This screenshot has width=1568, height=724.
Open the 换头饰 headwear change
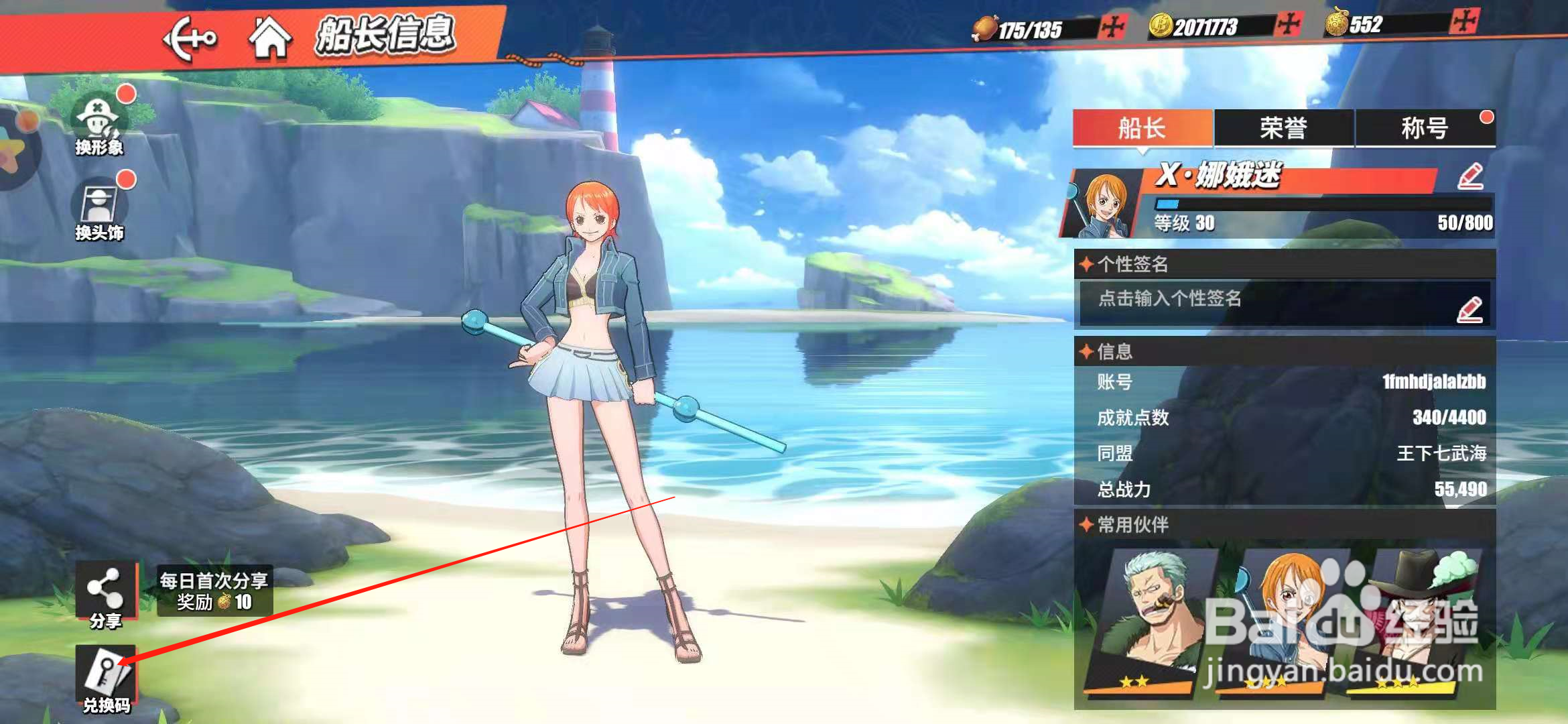pos(99,209)
